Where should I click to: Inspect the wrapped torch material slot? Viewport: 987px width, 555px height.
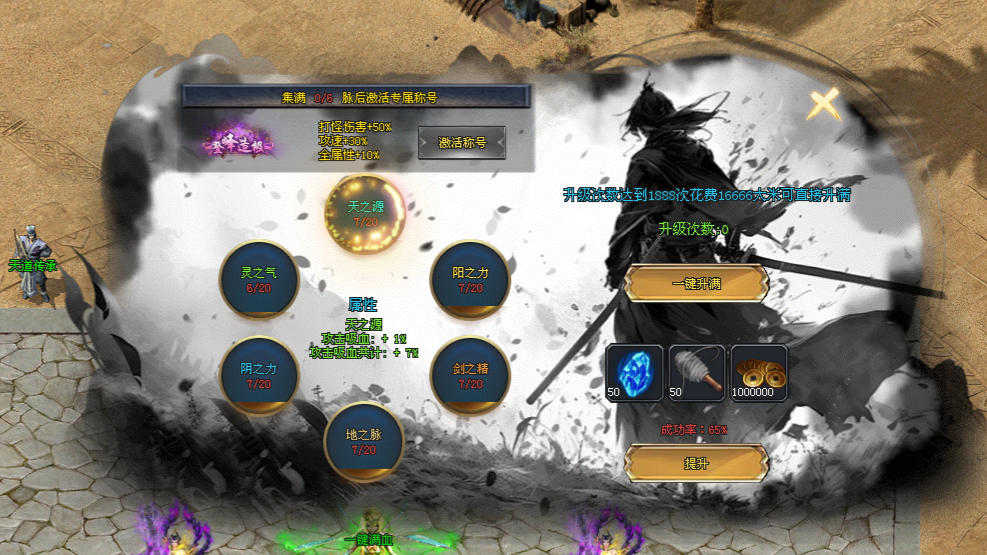point(696,372)
